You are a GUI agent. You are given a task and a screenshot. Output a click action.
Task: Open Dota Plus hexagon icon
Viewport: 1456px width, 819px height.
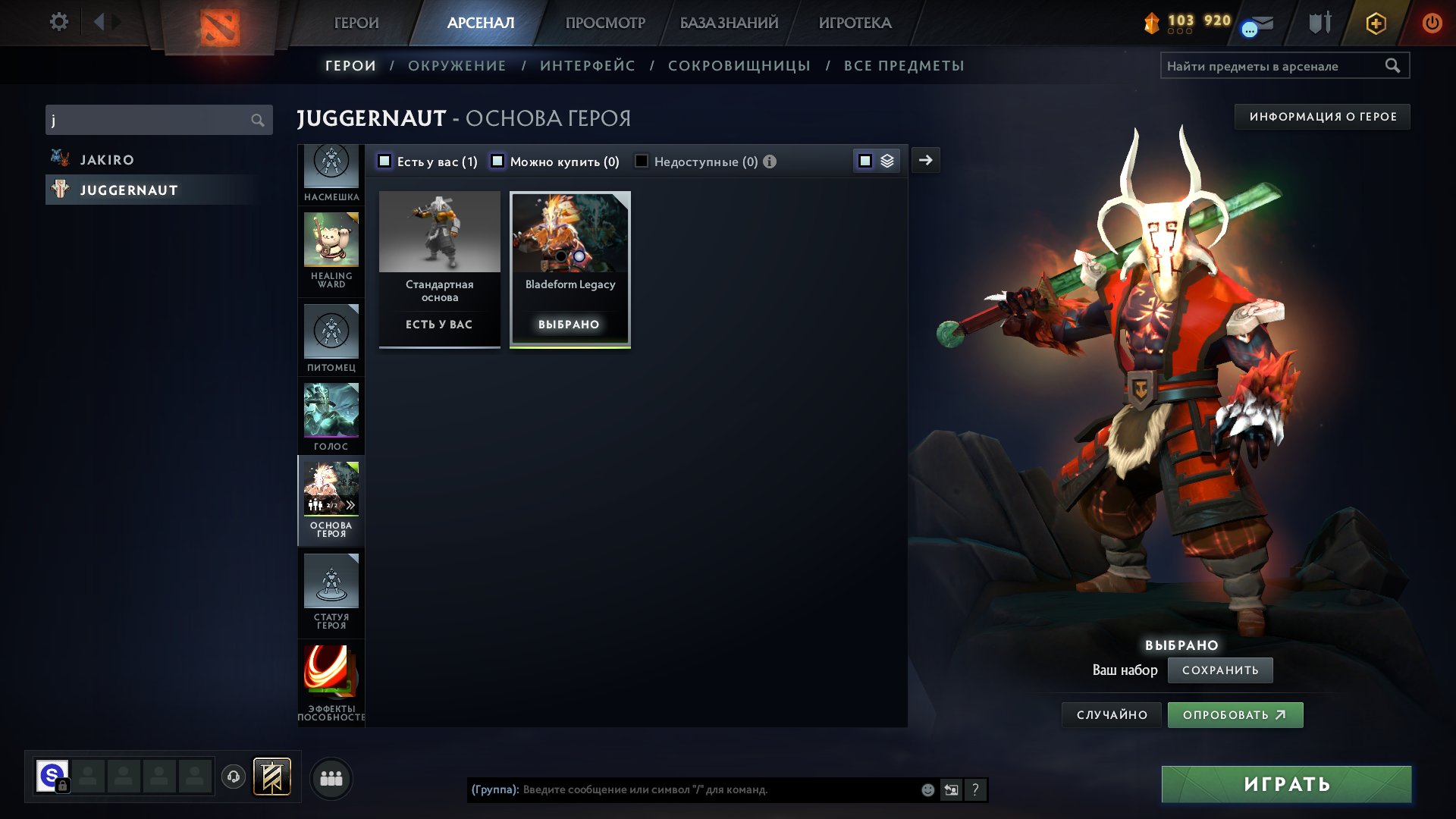pos(1375,23)
